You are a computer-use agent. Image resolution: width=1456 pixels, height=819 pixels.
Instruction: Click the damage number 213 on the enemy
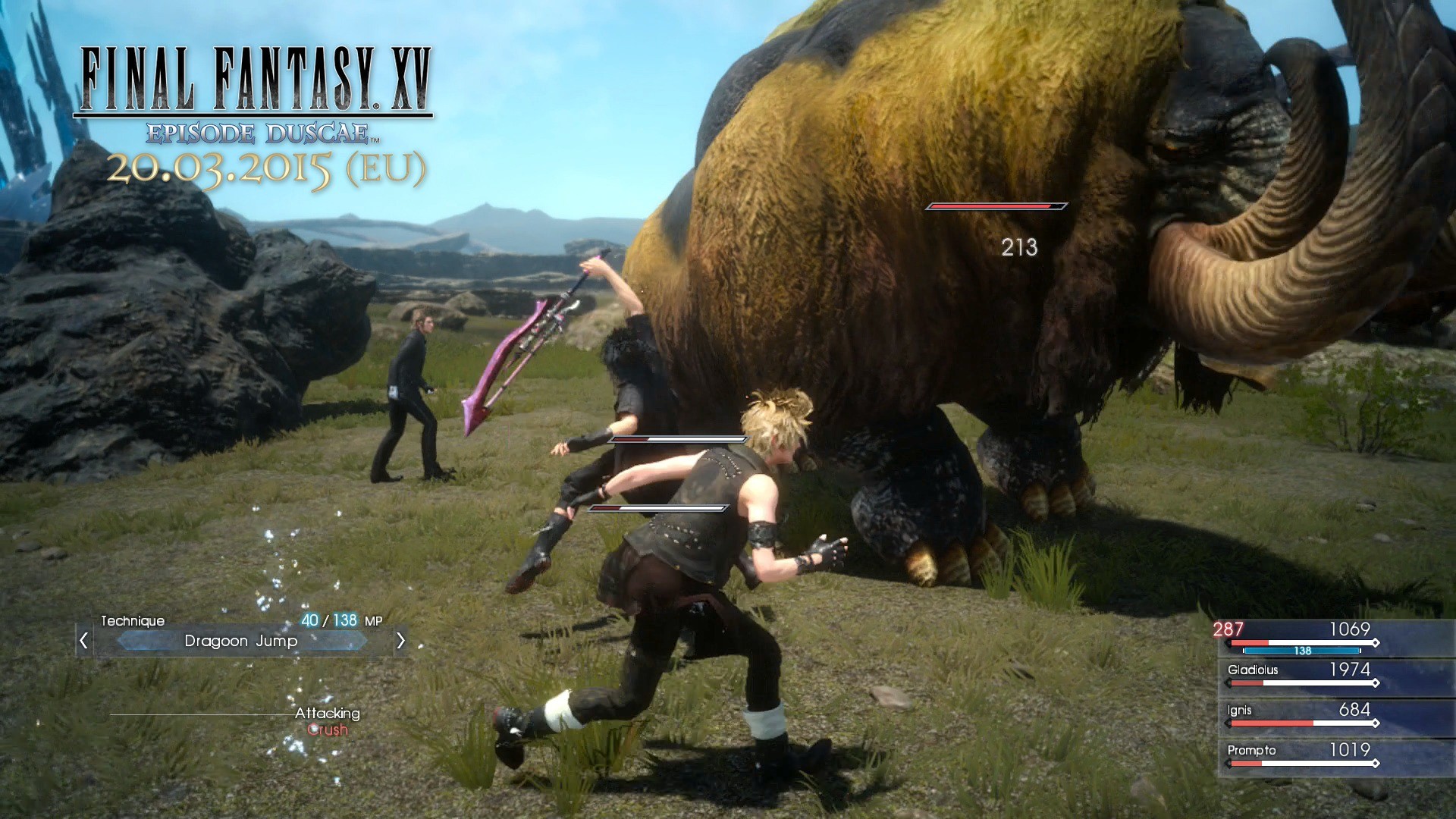tap(1018, 247)
